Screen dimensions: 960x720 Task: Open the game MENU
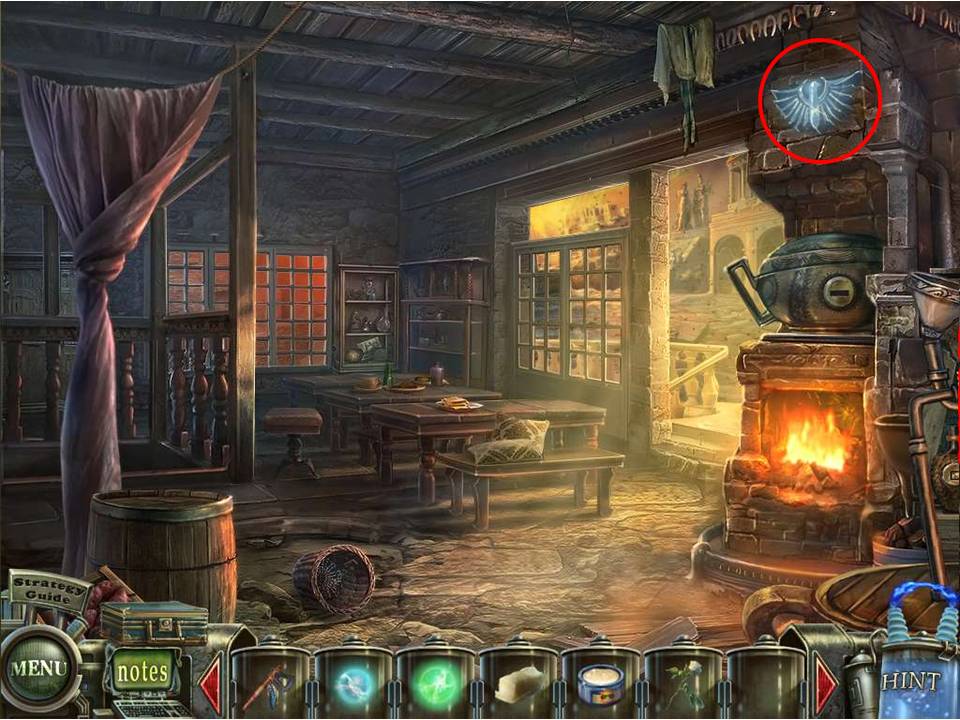pyautogui.click(x=40, y=667)
